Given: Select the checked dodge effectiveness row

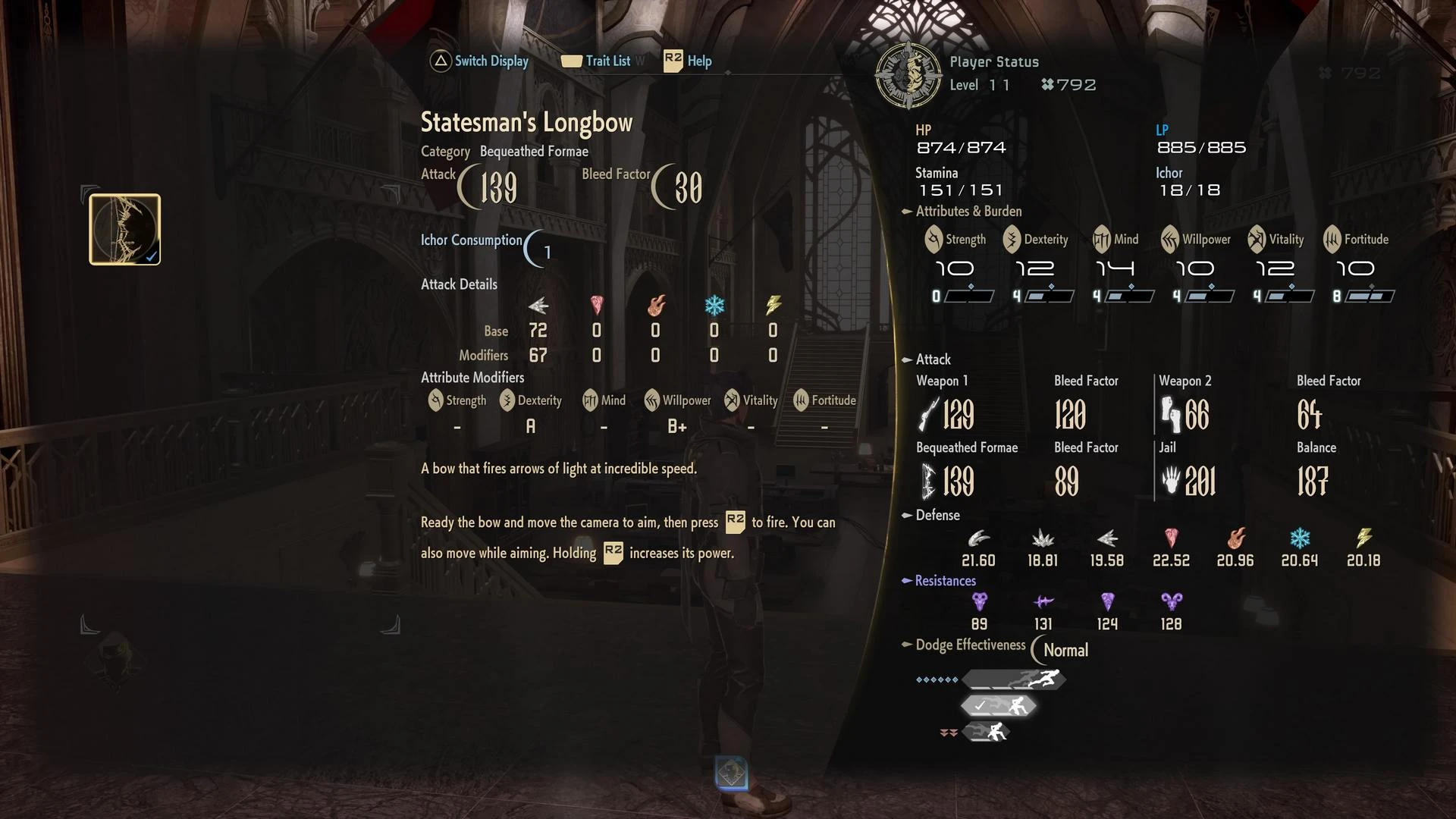Looking at the screenshot, I should click(x=998, y=704).
